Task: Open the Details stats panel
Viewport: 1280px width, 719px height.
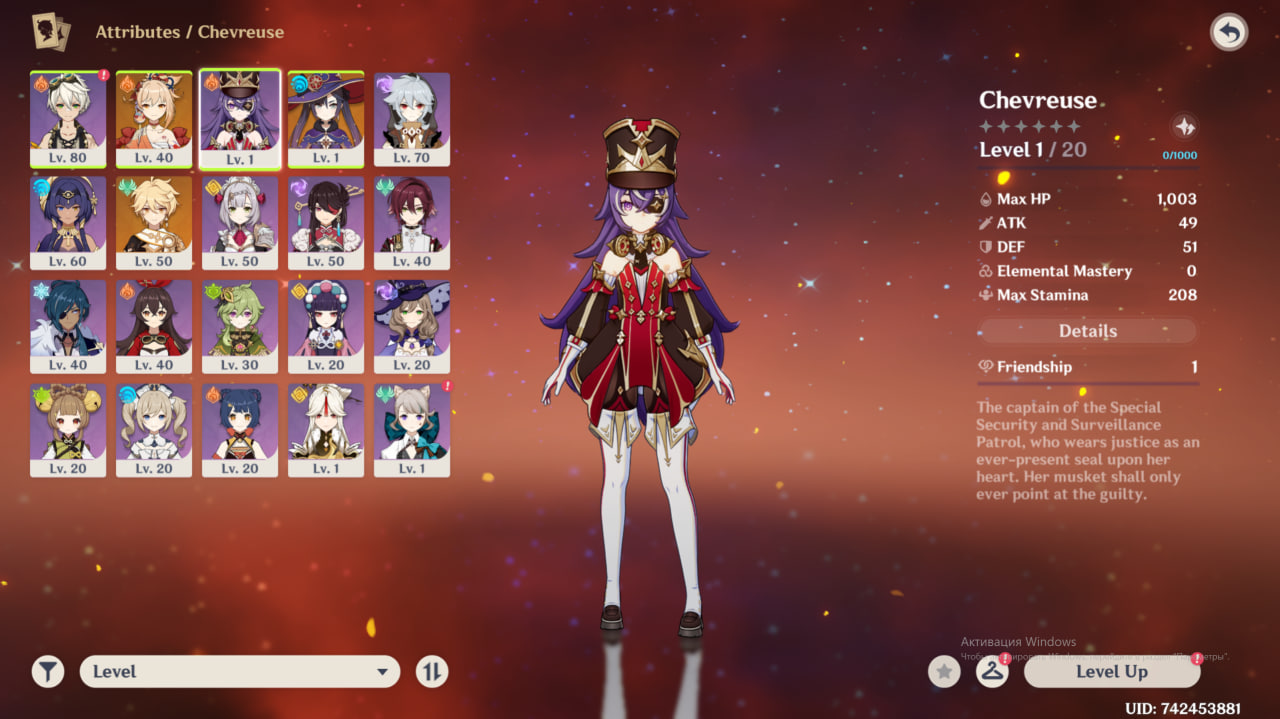Action: coord(1087,331)
